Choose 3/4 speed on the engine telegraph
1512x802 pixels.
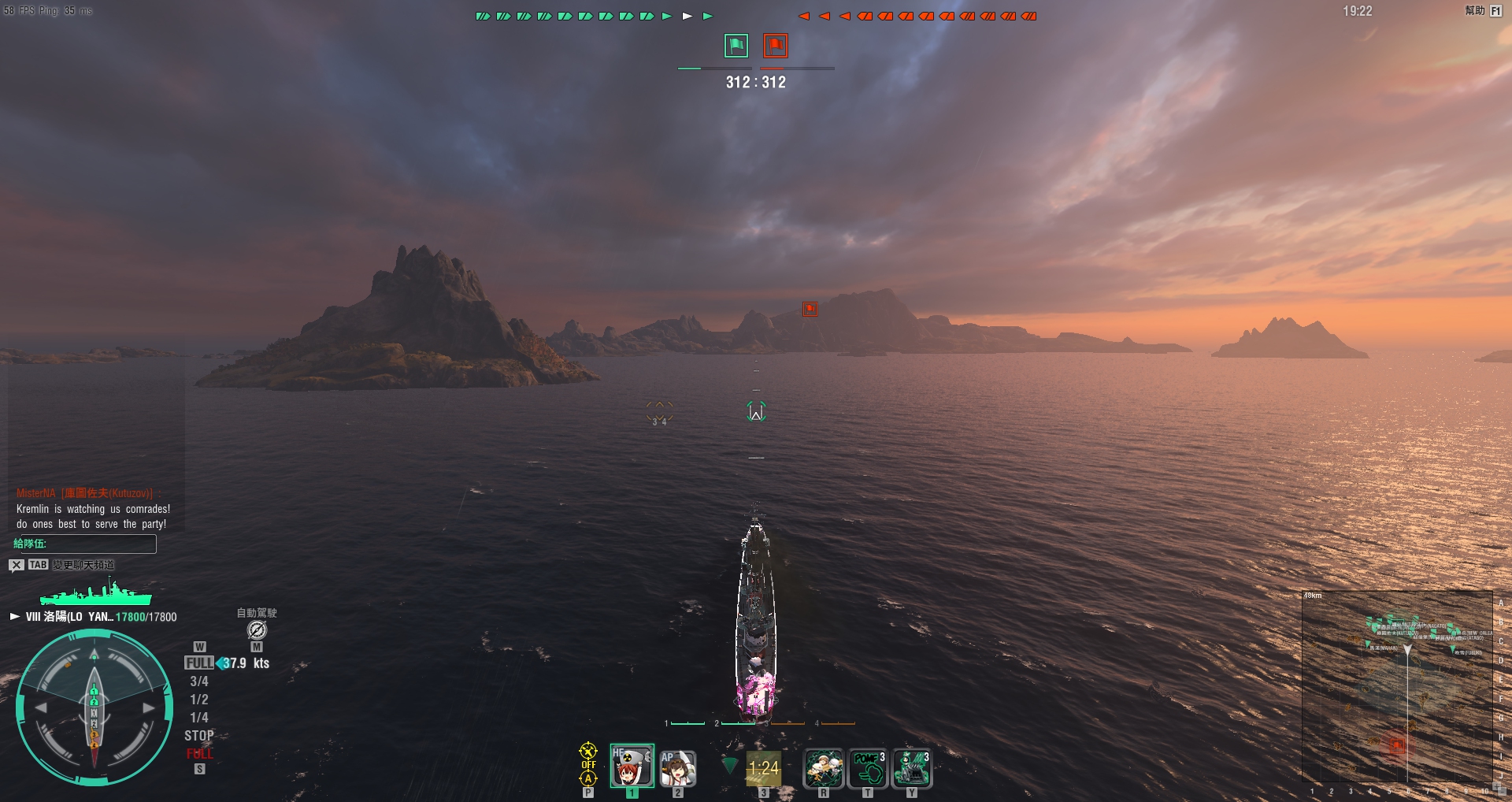coord(199,681)
